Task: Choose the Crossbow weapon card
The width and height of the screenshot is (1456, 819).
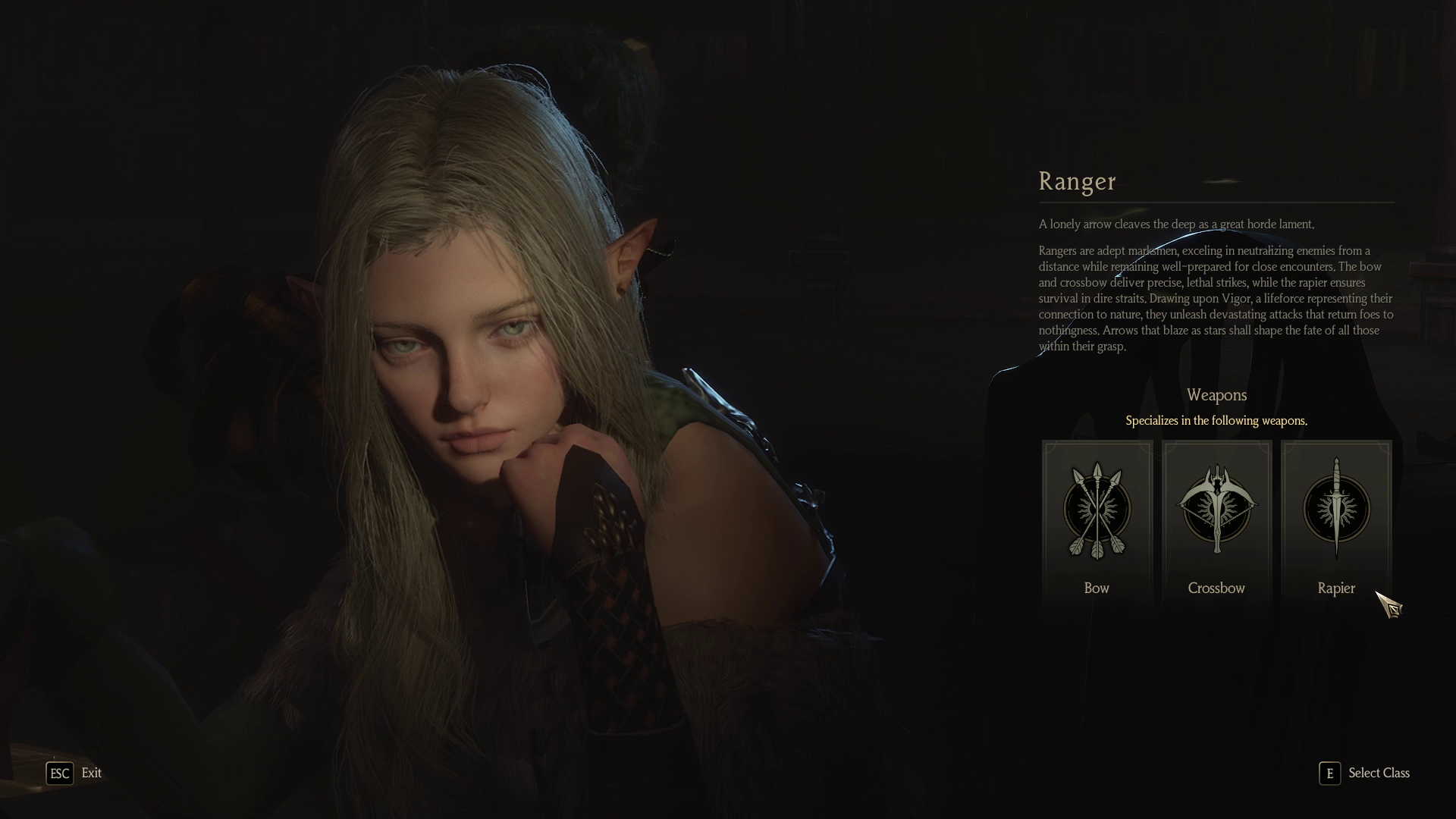Action: pos(1216,523)
